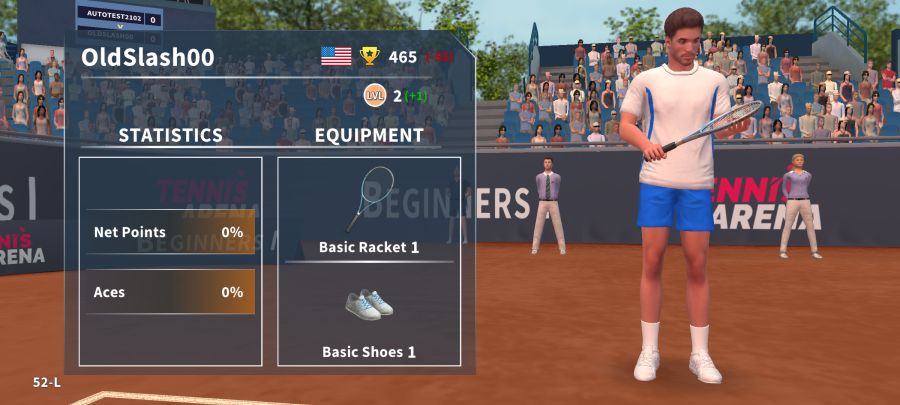Click the Aces statistic row
The image size is (900, 405).
[169, 292]
